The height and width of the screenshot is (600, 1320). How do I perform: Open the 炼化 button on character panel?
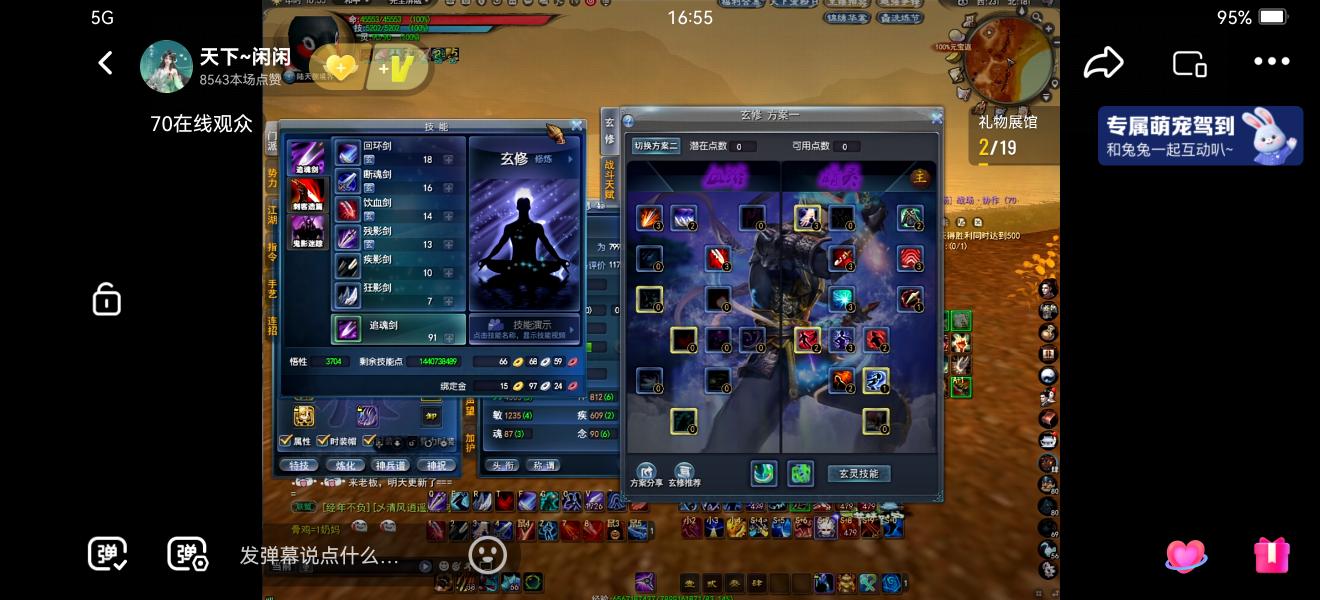(344, 465)
